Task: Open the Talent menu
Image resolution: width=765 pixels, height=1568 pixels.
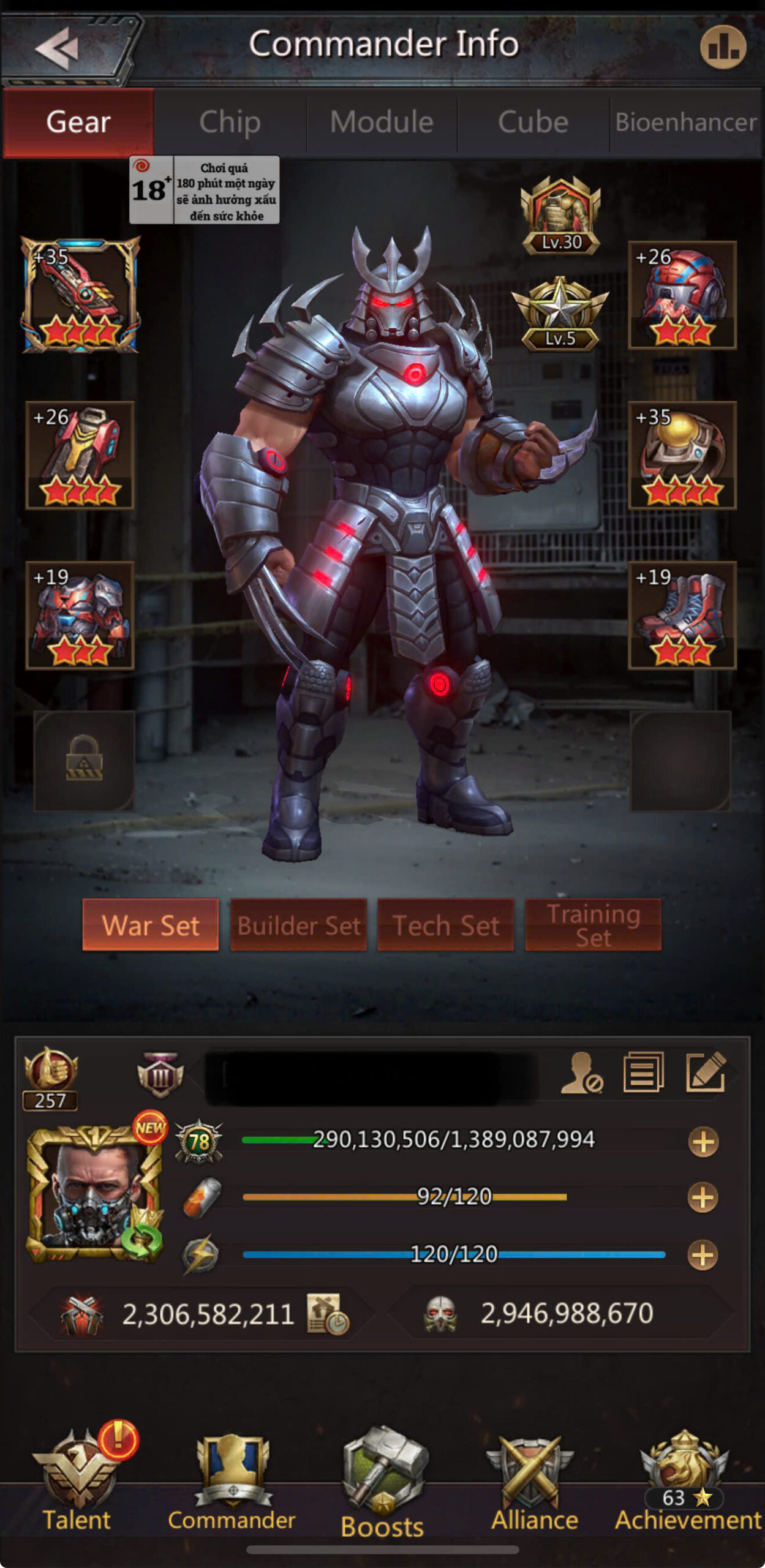Action: (x=77, y=1482)
